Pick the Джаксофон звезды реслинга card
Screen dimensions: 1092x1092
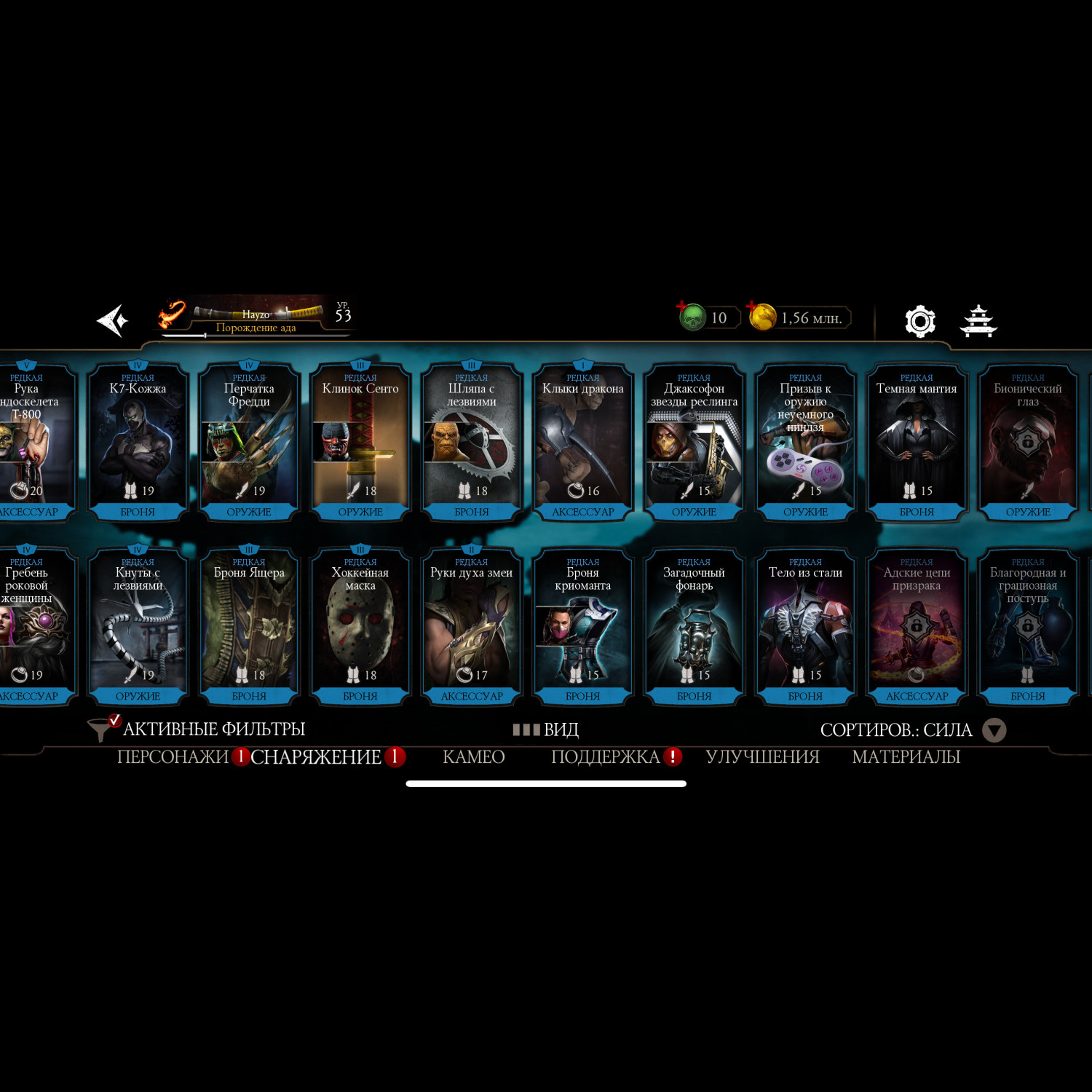pyautogui.click(x=694, y=441)
